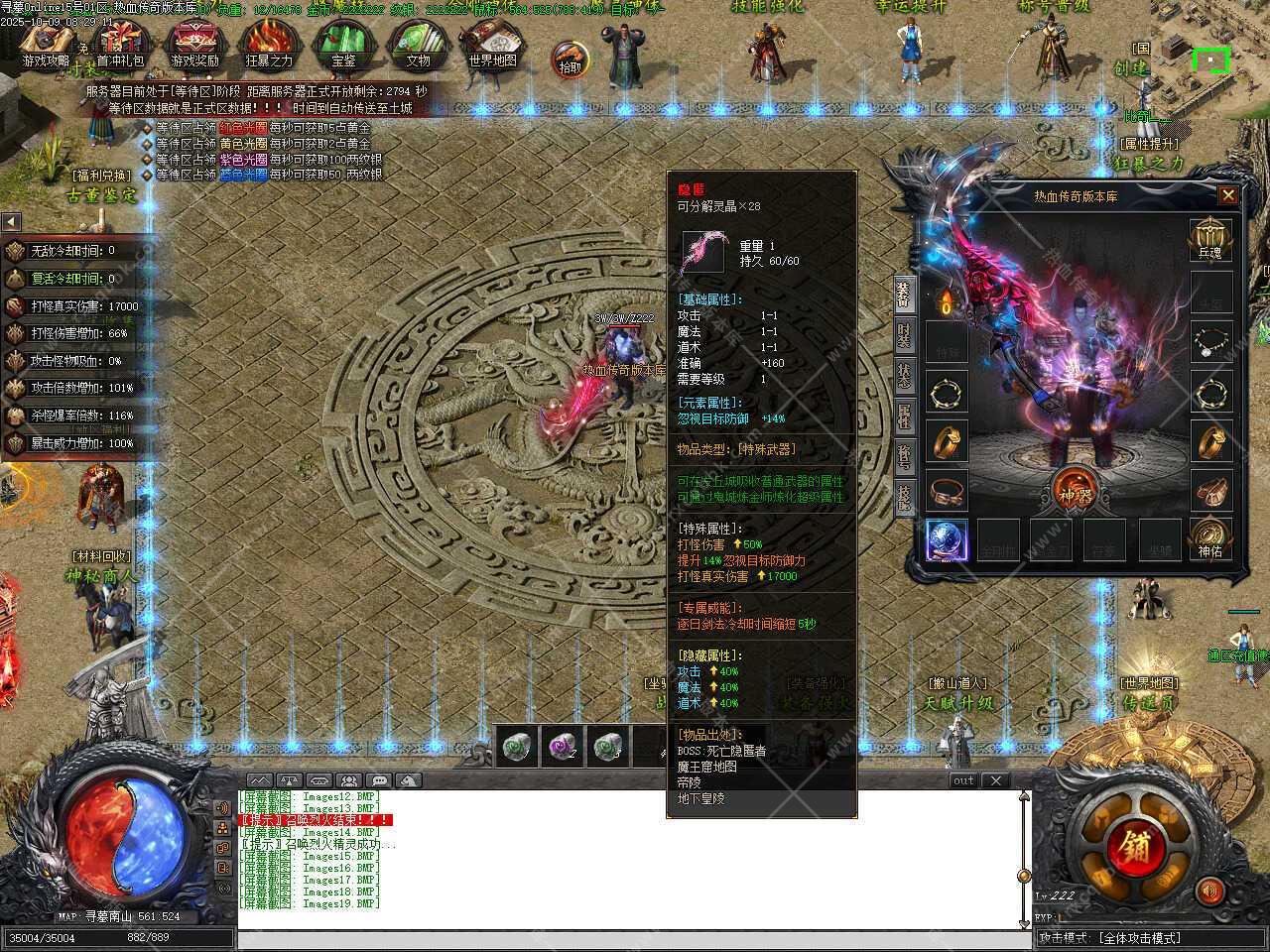The width and height of the screenshot is (1270, 952).
Task: Click the 拾取 pickup button
Action: 570,59
